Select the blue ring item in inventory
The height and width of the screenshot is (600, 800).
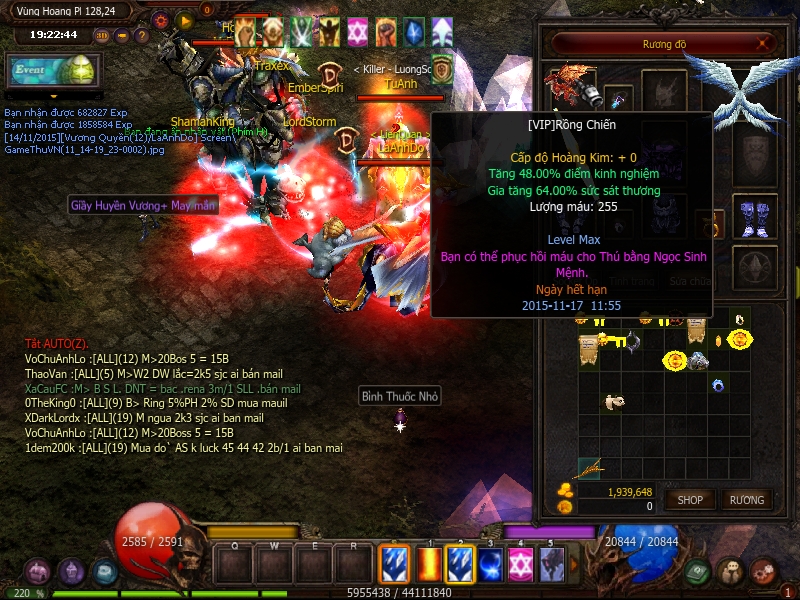click(716, 385)
